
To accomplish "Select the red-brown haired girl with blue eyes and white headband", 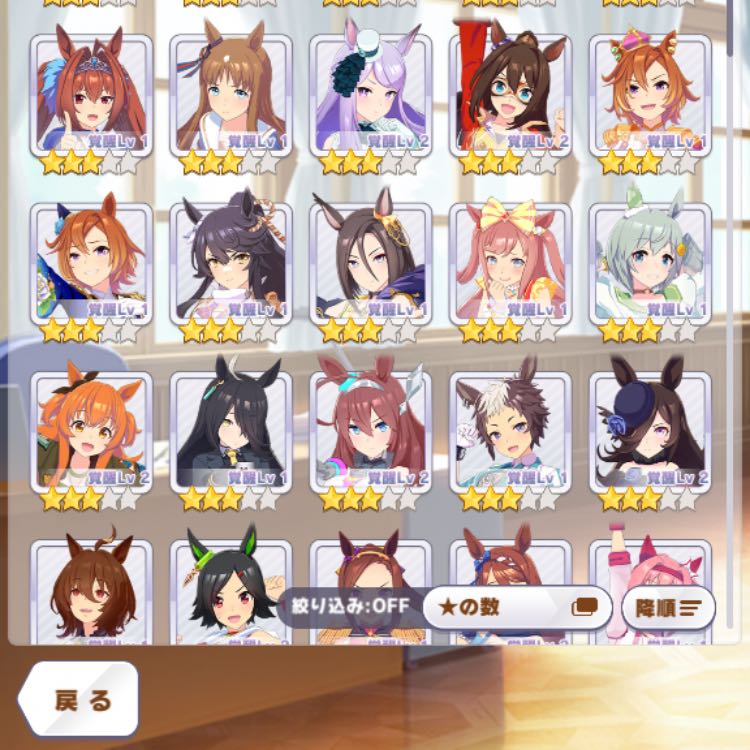I will point(371,431).
